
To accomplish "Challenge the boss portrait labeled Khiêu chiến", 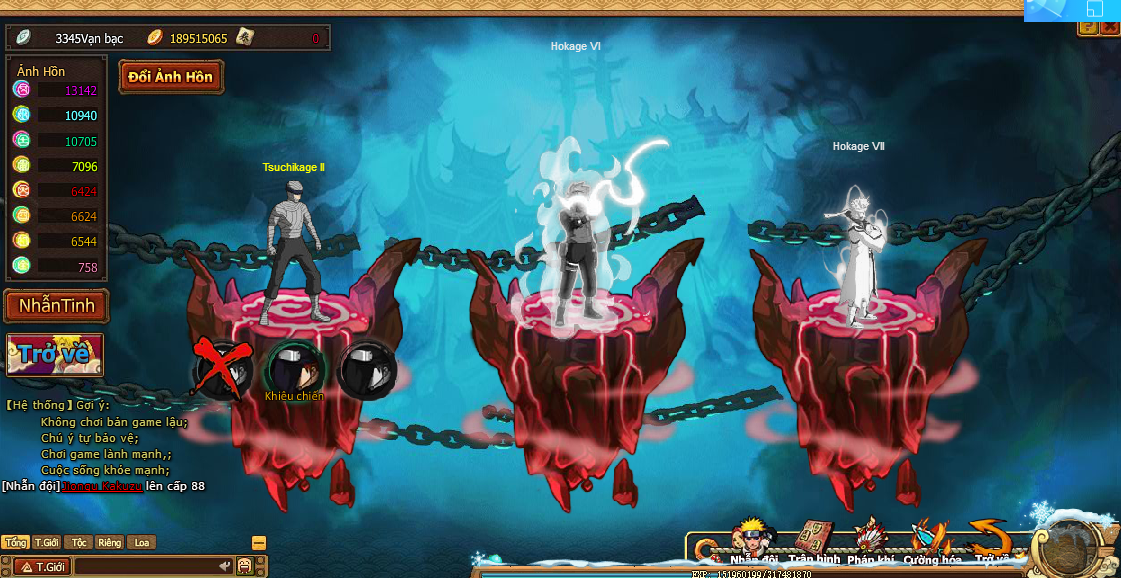I will [x=294, y=367].
